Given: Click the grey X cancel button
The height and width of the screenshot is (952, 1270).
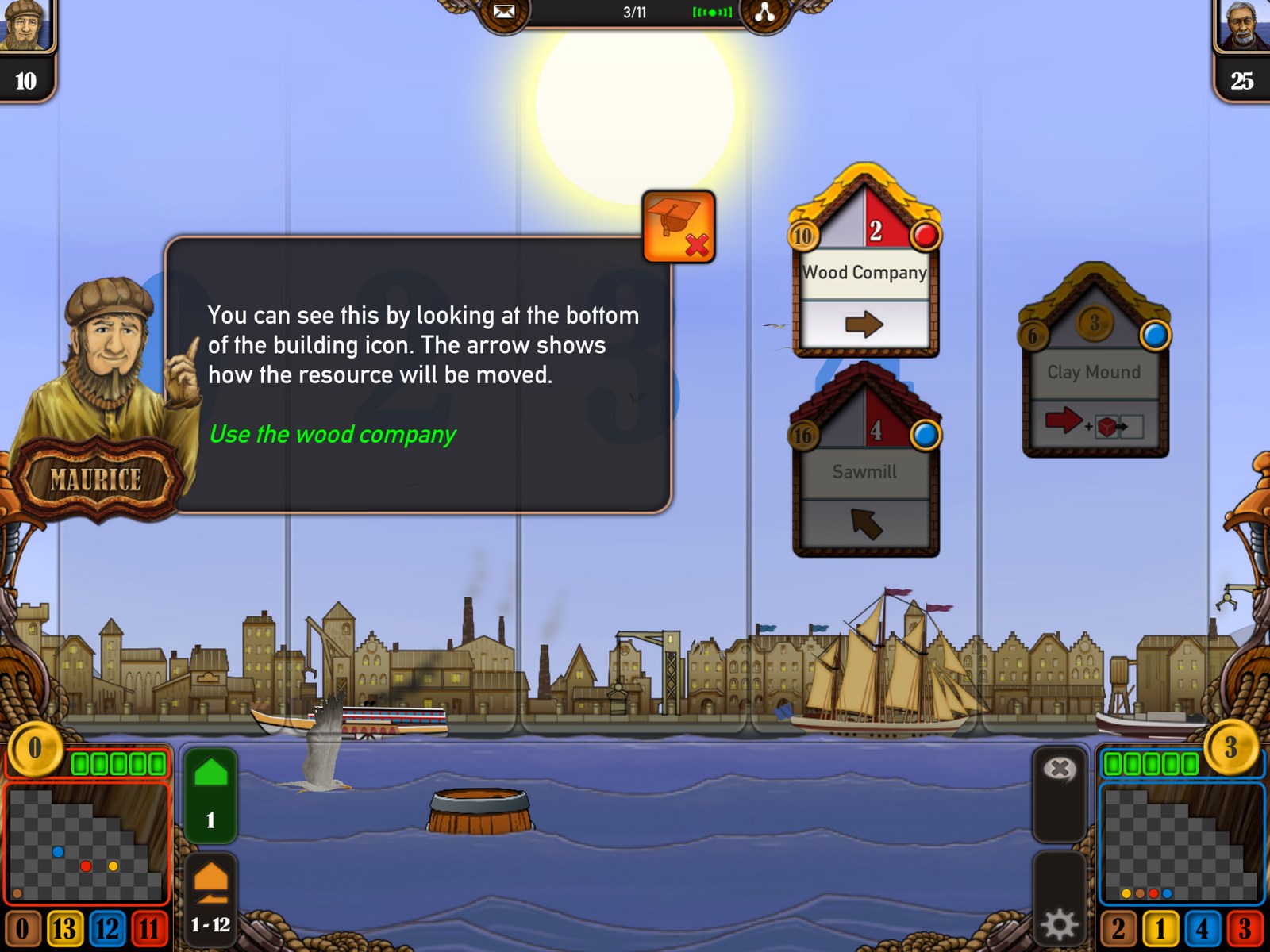Looking at the screenshot, I should (1059, 769).
